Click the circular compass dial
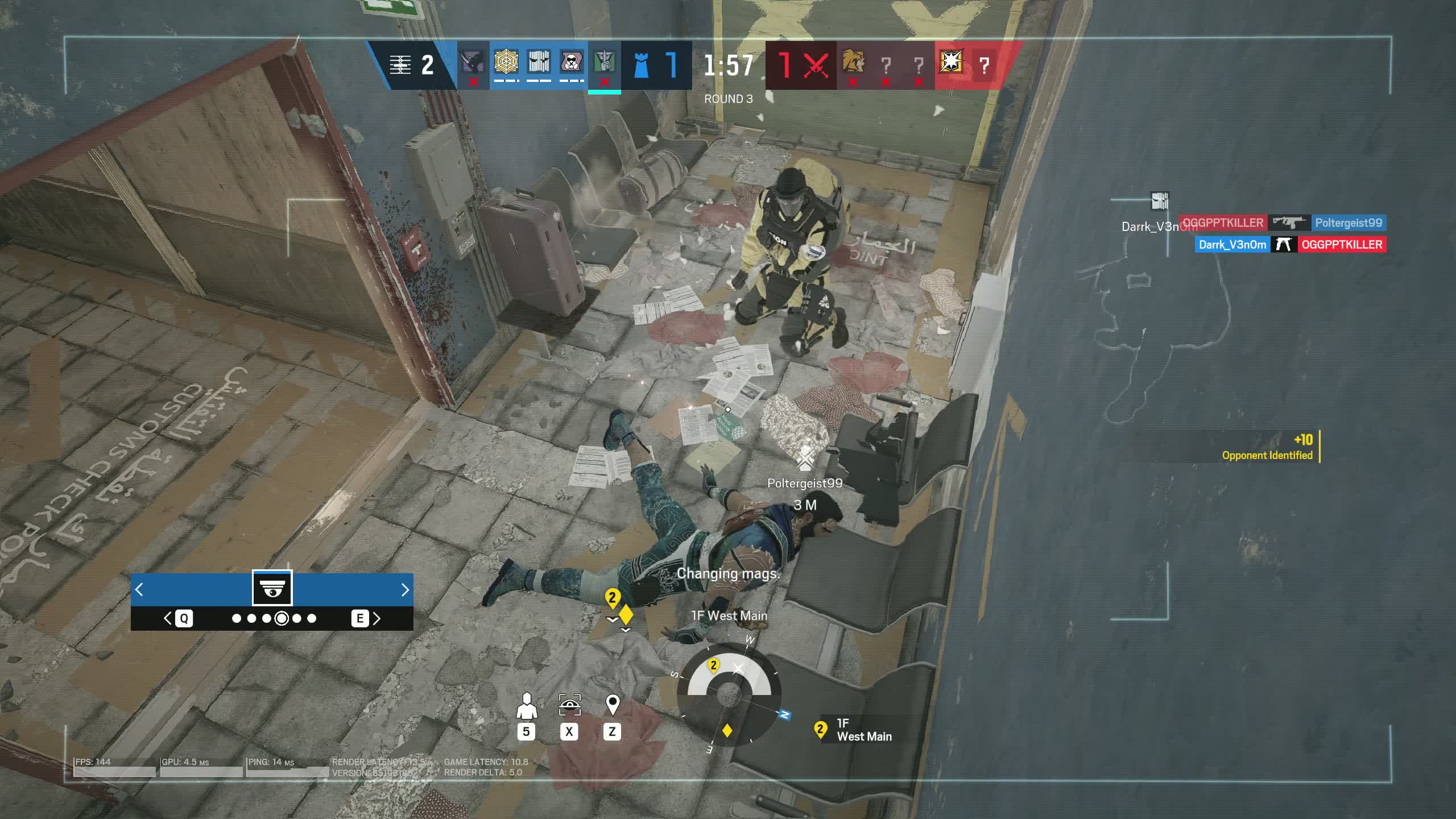Screen dimensions: 1456x819 (729, 695)
